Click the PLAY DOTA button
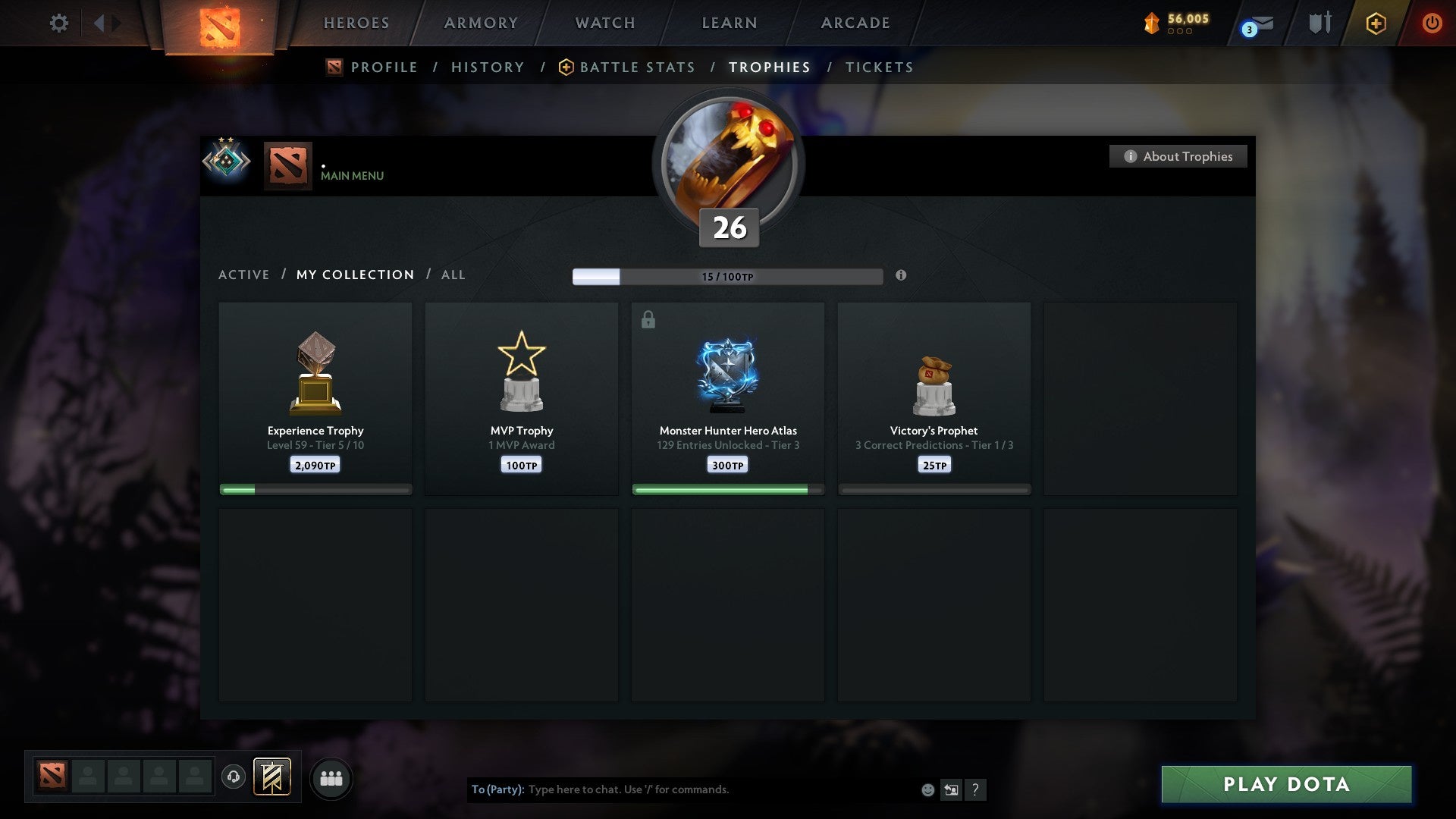Screen dimensions: 1456x819 pyautogui.click(x=1285, y=785)
